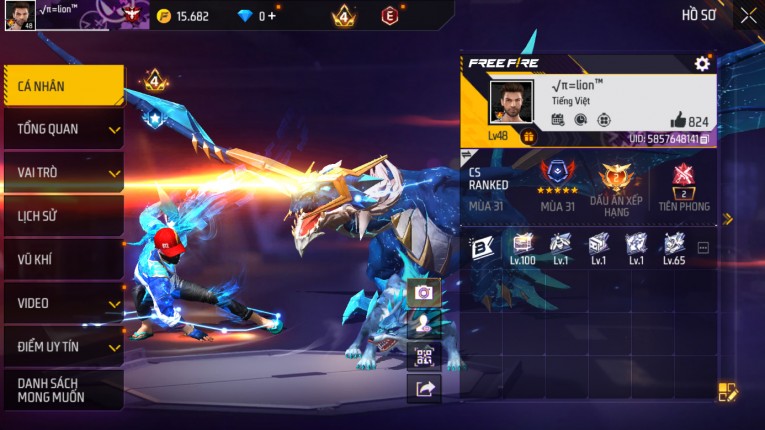Expand the yellow double-arrow on the right
The height and width of the screenshot is (430, 765).
coord(728,219)
